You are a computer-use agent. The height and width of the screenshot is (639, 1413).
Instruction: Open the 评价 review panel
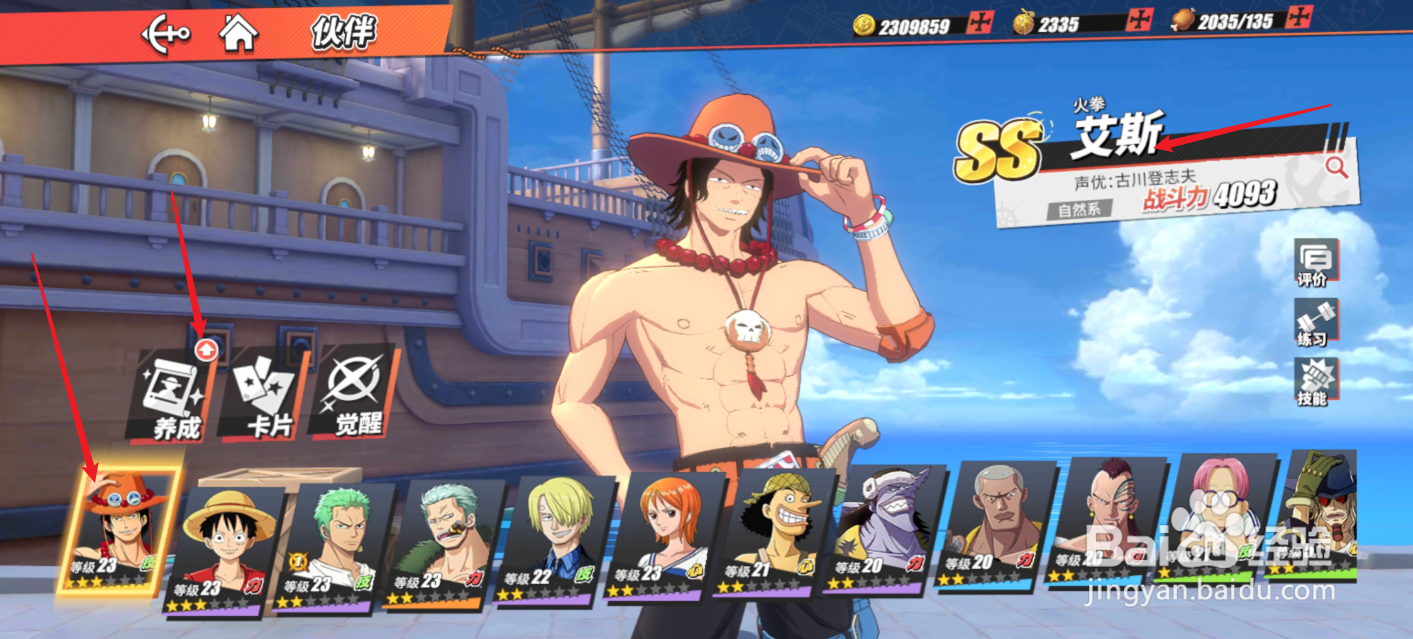pyautogui.click(x=1312, y=264)
